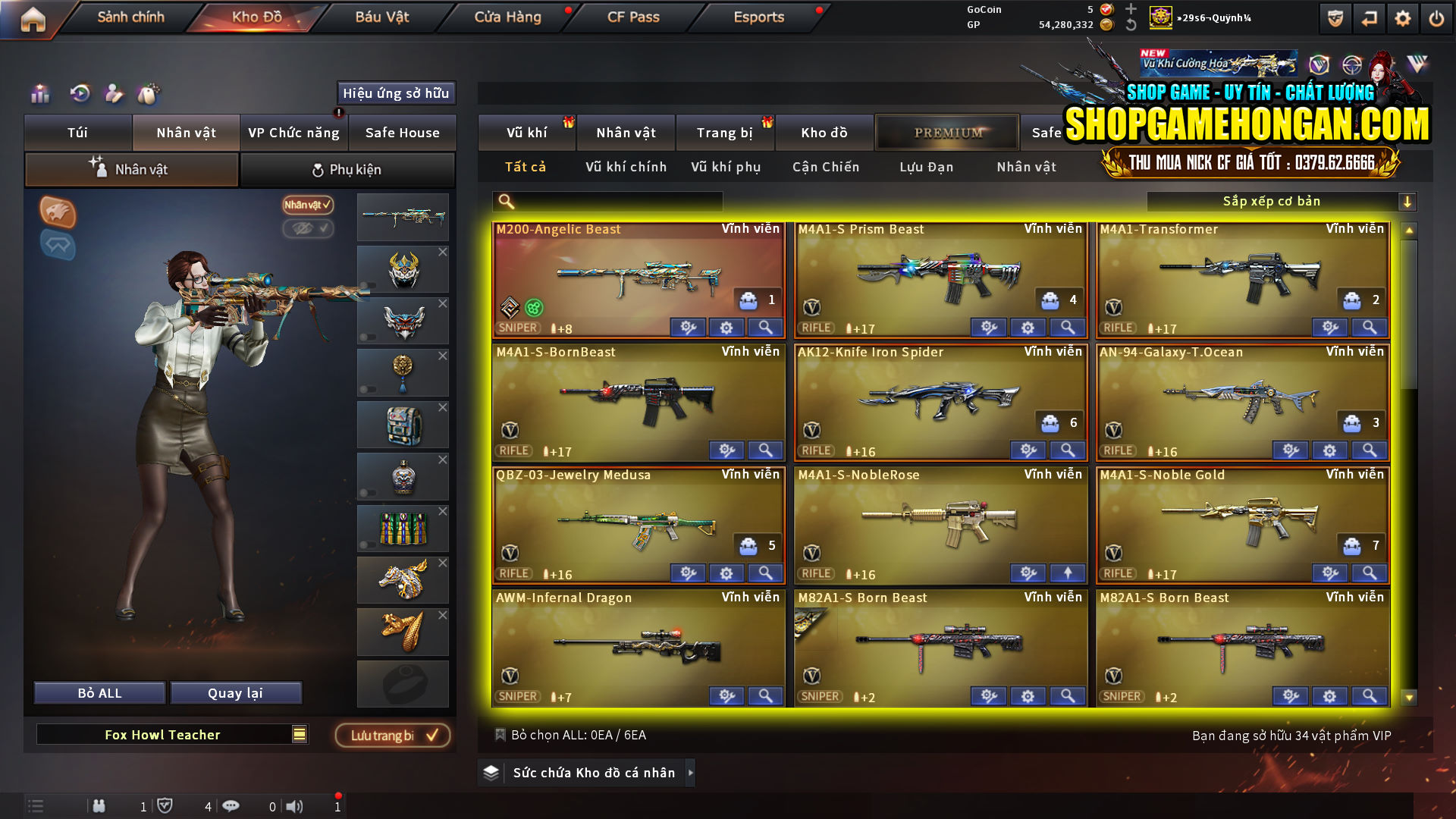The height and width of the screenshot is (819, 1456).
Task: Open the ranking statistics icon above character tabs
Action: (x=39, y=93)
